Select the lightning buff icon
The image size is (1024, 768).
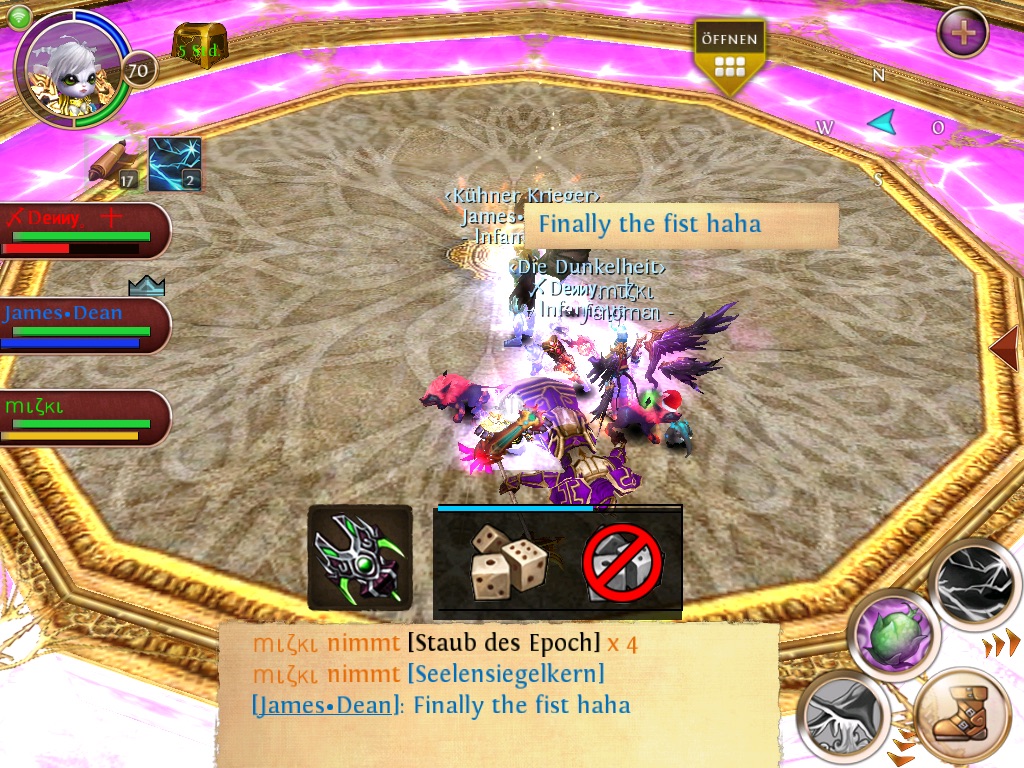pyautogui.click(x=175, y=165)
